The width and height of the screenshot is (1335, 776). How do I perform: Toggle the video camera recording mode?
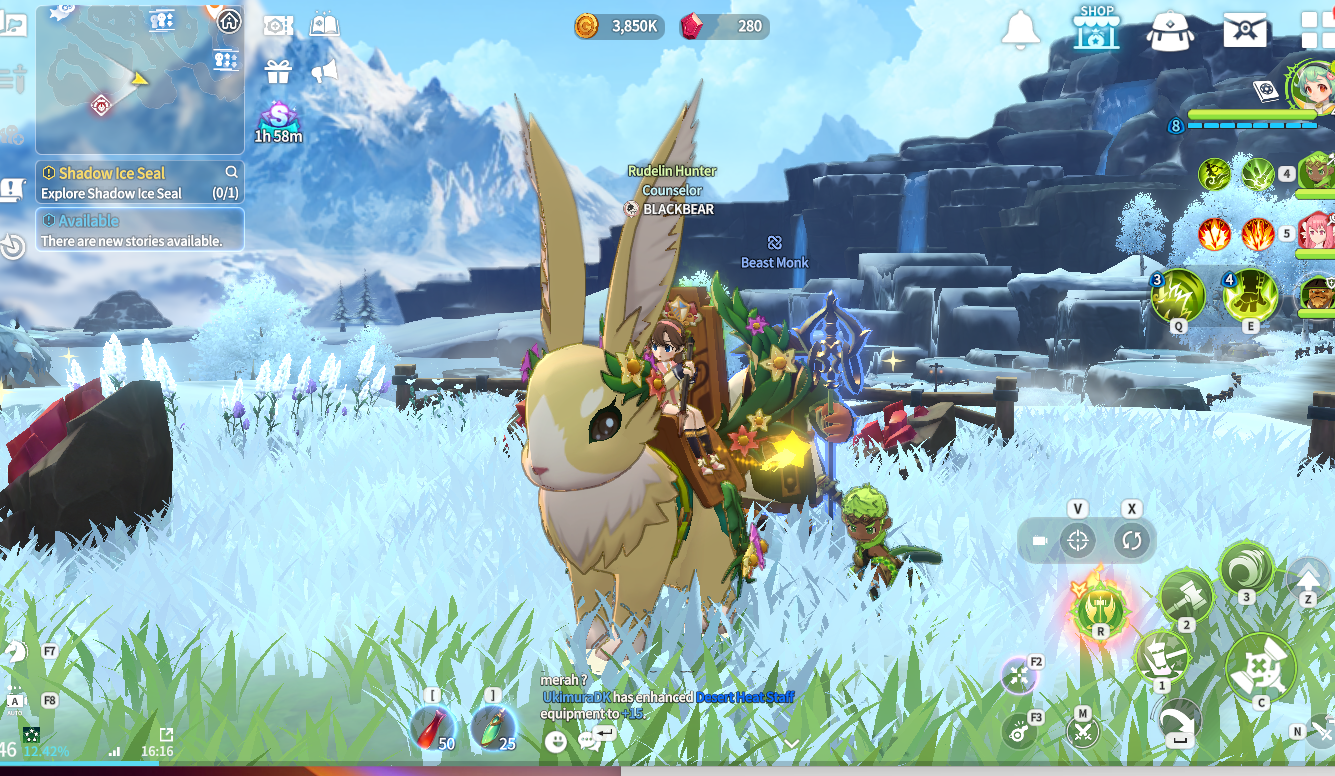point(1040,539)
